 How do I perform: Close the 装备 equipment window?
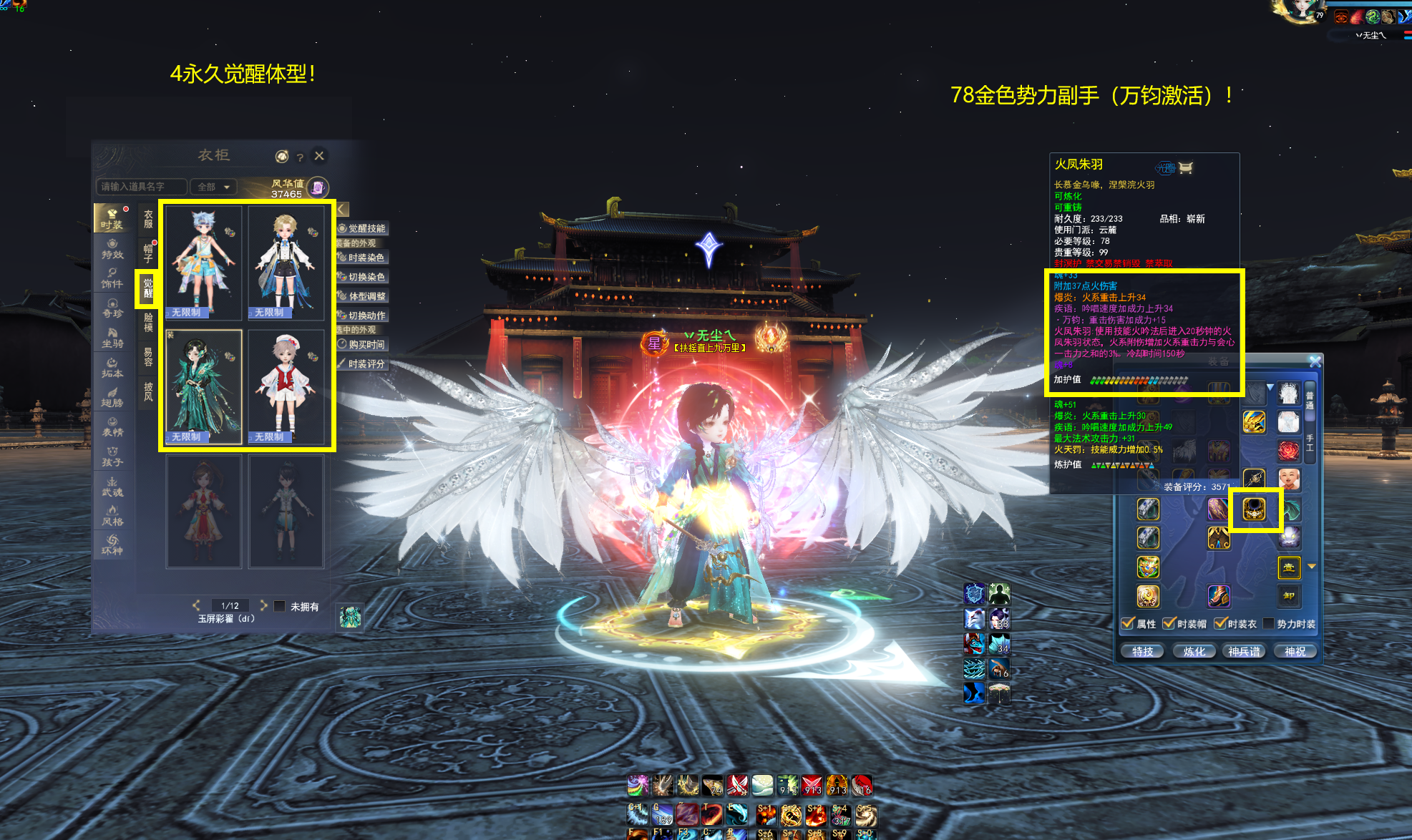point(1315,362)
